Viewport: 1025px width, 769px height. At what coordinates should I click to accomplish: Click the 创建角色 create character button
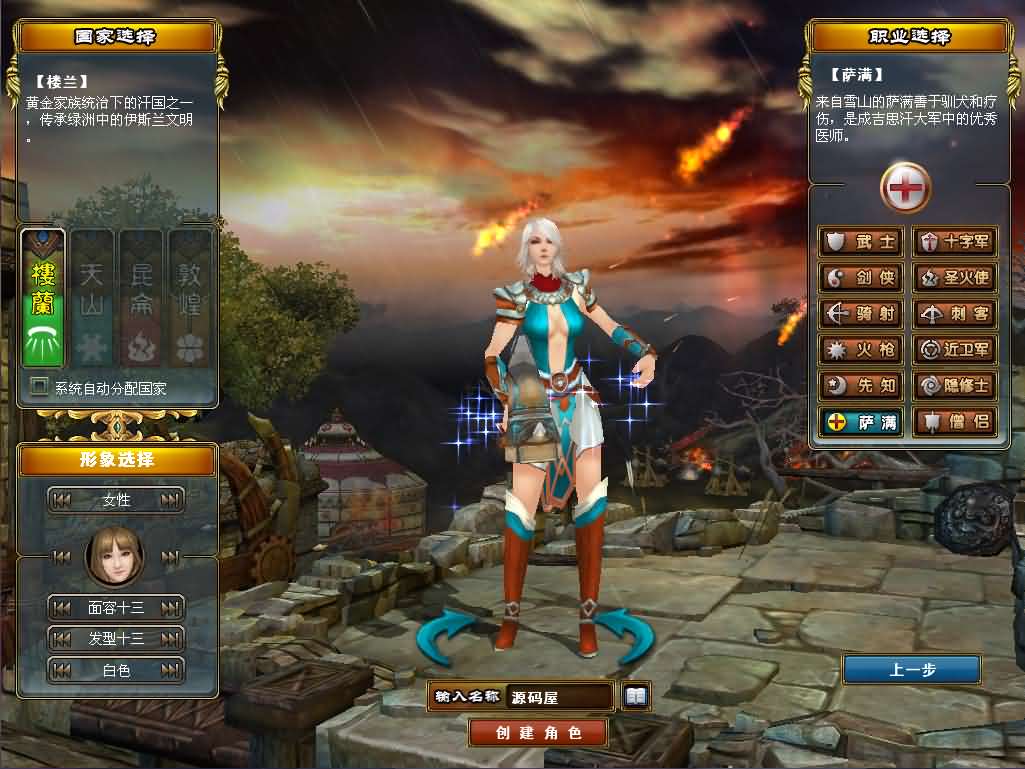[x=538, y=732]
